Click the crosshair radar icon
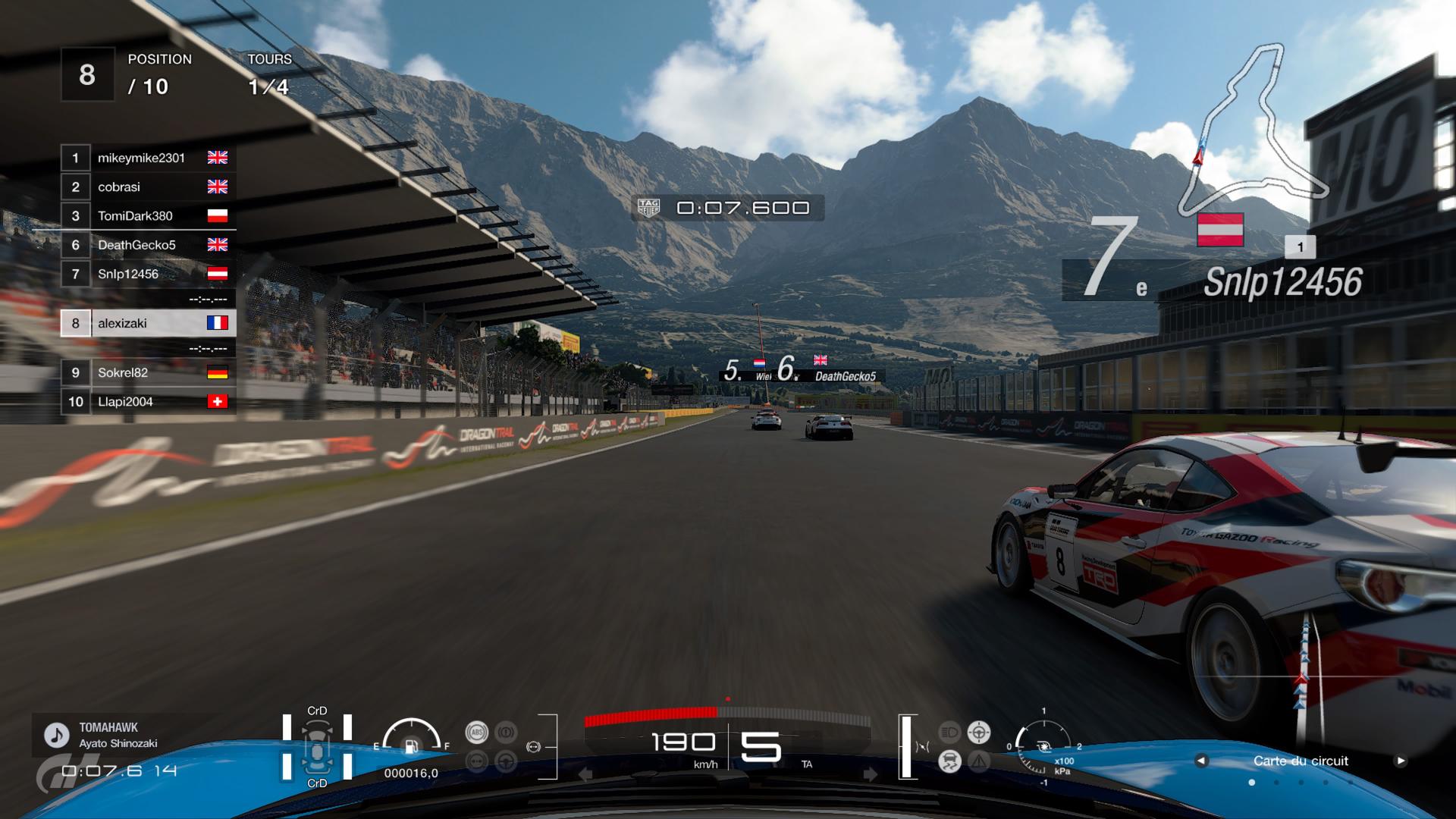The image size is (1456, 819). click(x=979, y=733)
